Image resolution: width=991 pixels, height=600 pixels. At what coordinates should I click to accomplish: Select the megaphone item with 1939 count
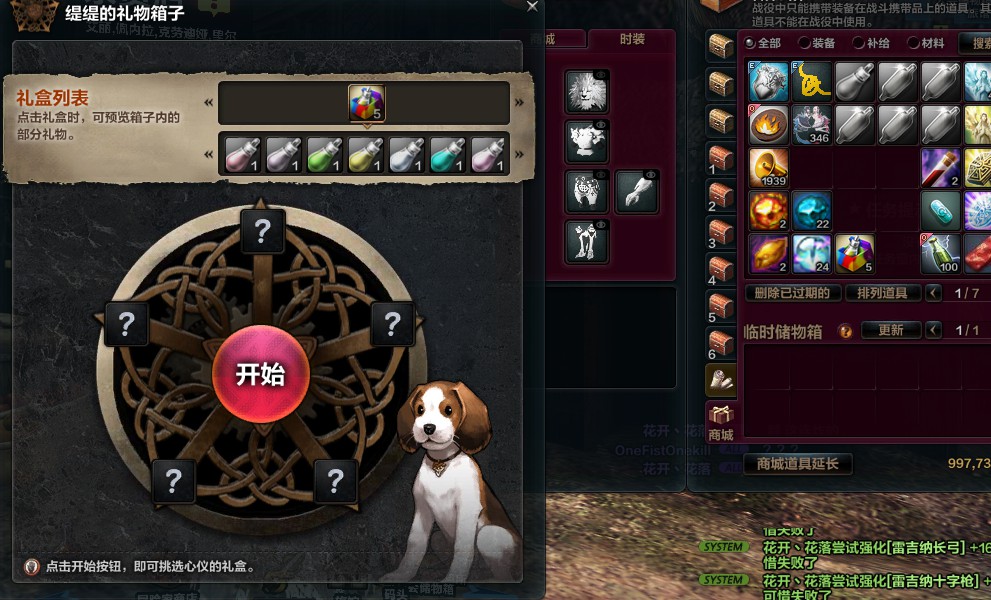click(769, 168)
